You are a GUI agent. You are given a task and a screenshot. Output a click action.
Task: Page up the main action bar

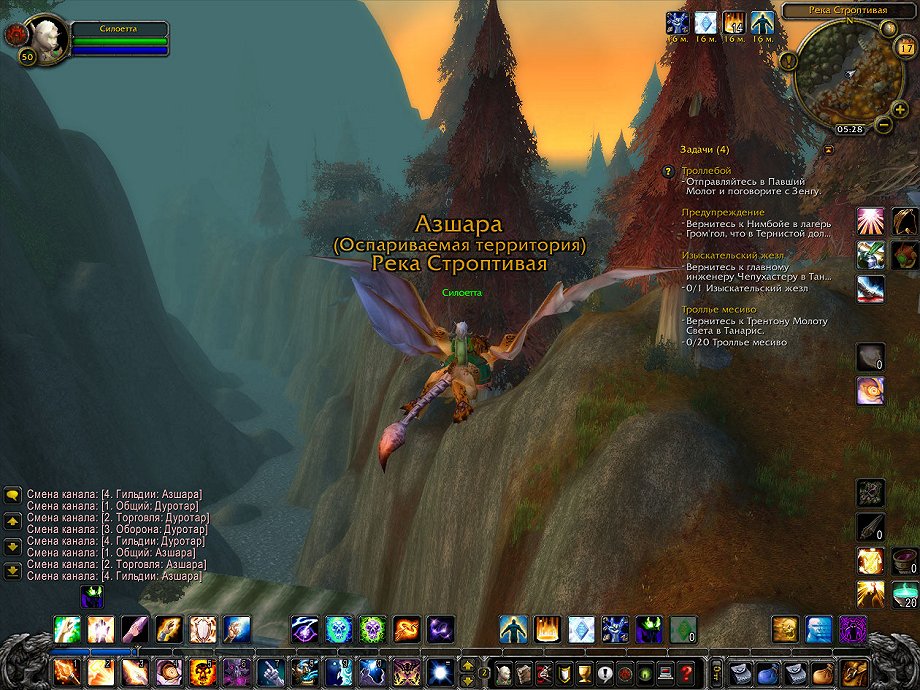pos(467,664)
